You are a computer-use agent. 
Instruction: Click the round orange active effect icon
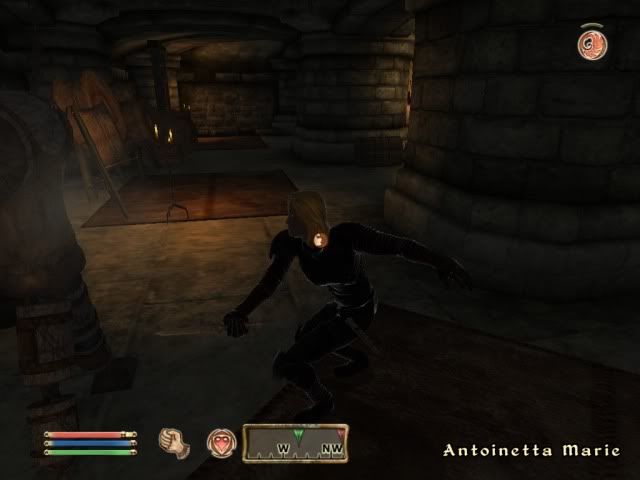click(x=590, y=44)
